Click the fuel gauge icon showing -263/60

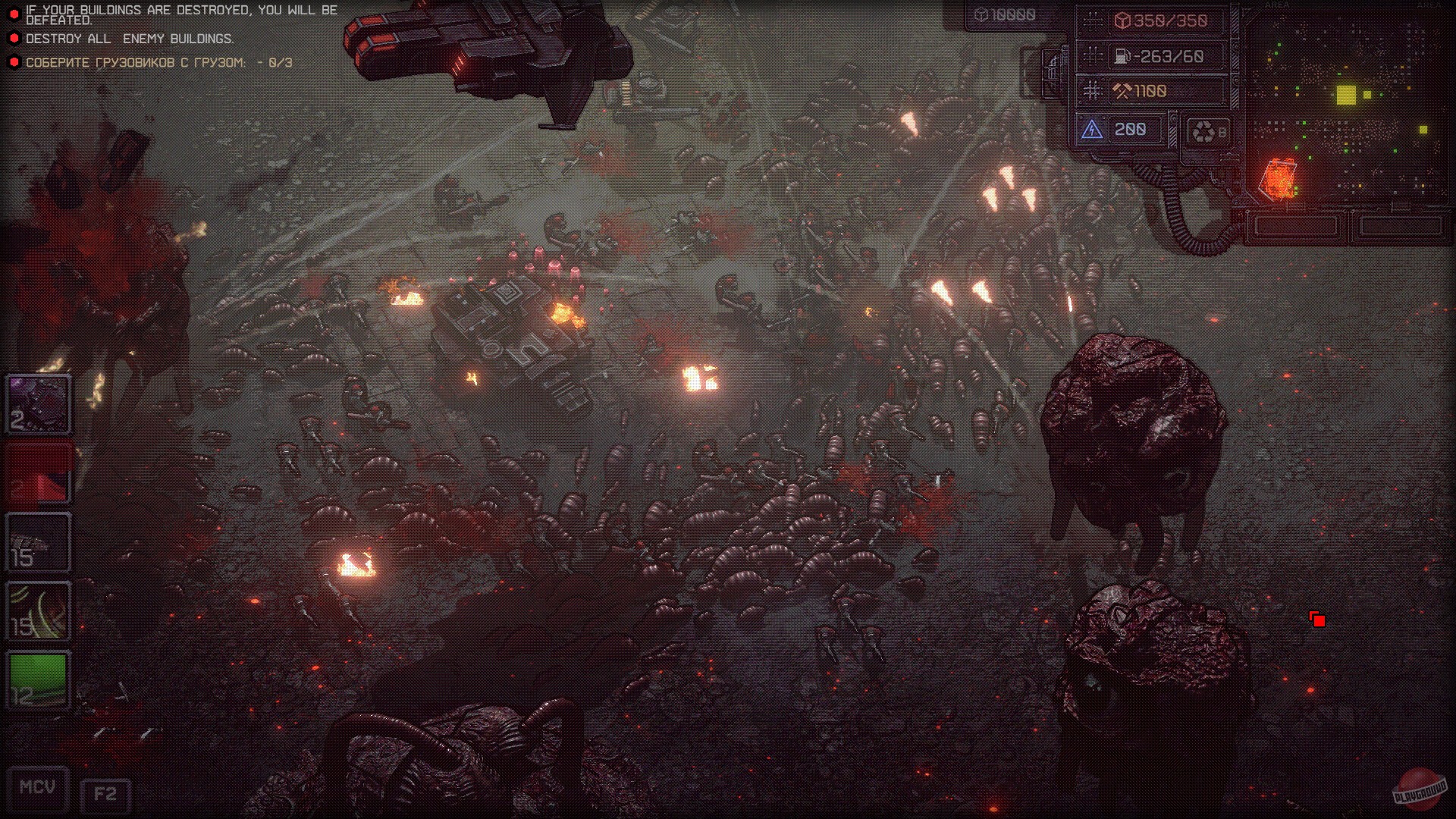point(1121,56)
